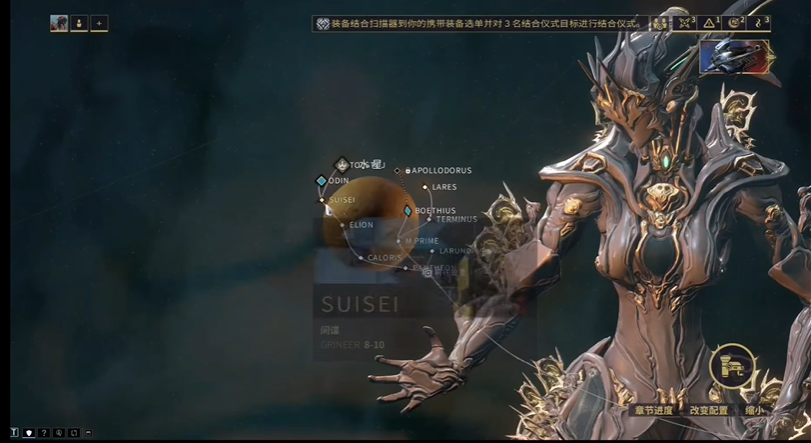Select the Caloris mission node
Screen dimensions: 811x443
[x=361, y=258]
